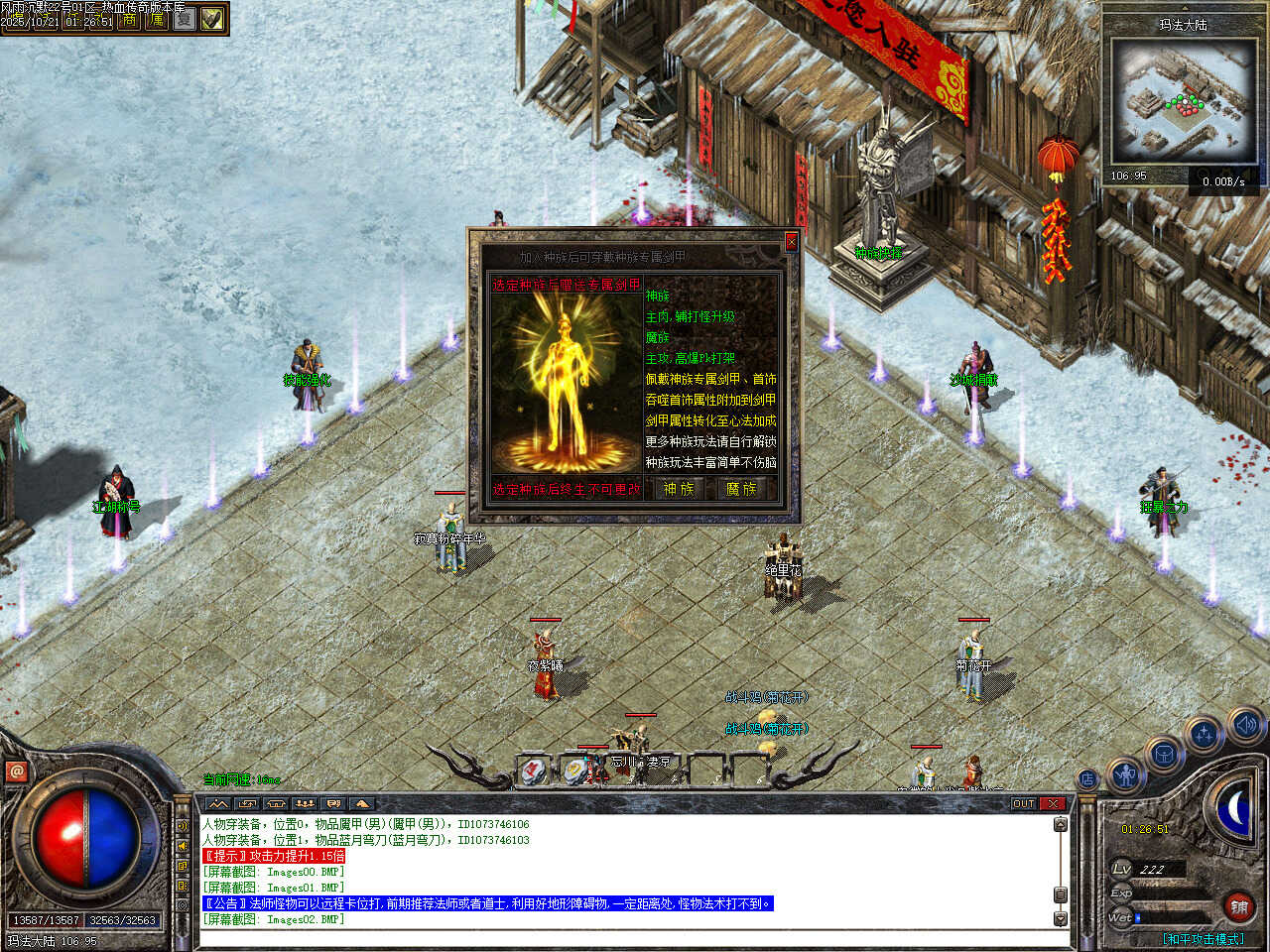Screen dimensions: 1270x952
Task: Choose the 魔族 race button
Action: 741,489
